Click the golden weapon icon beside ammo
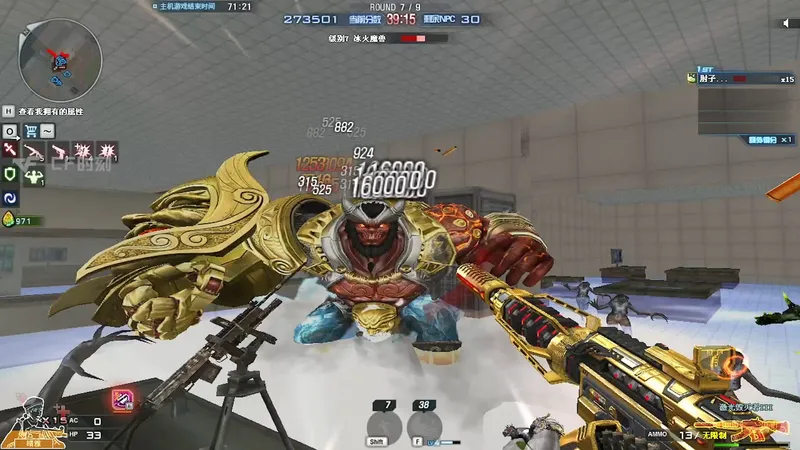The image size is (800, 450). pos(752,432)
